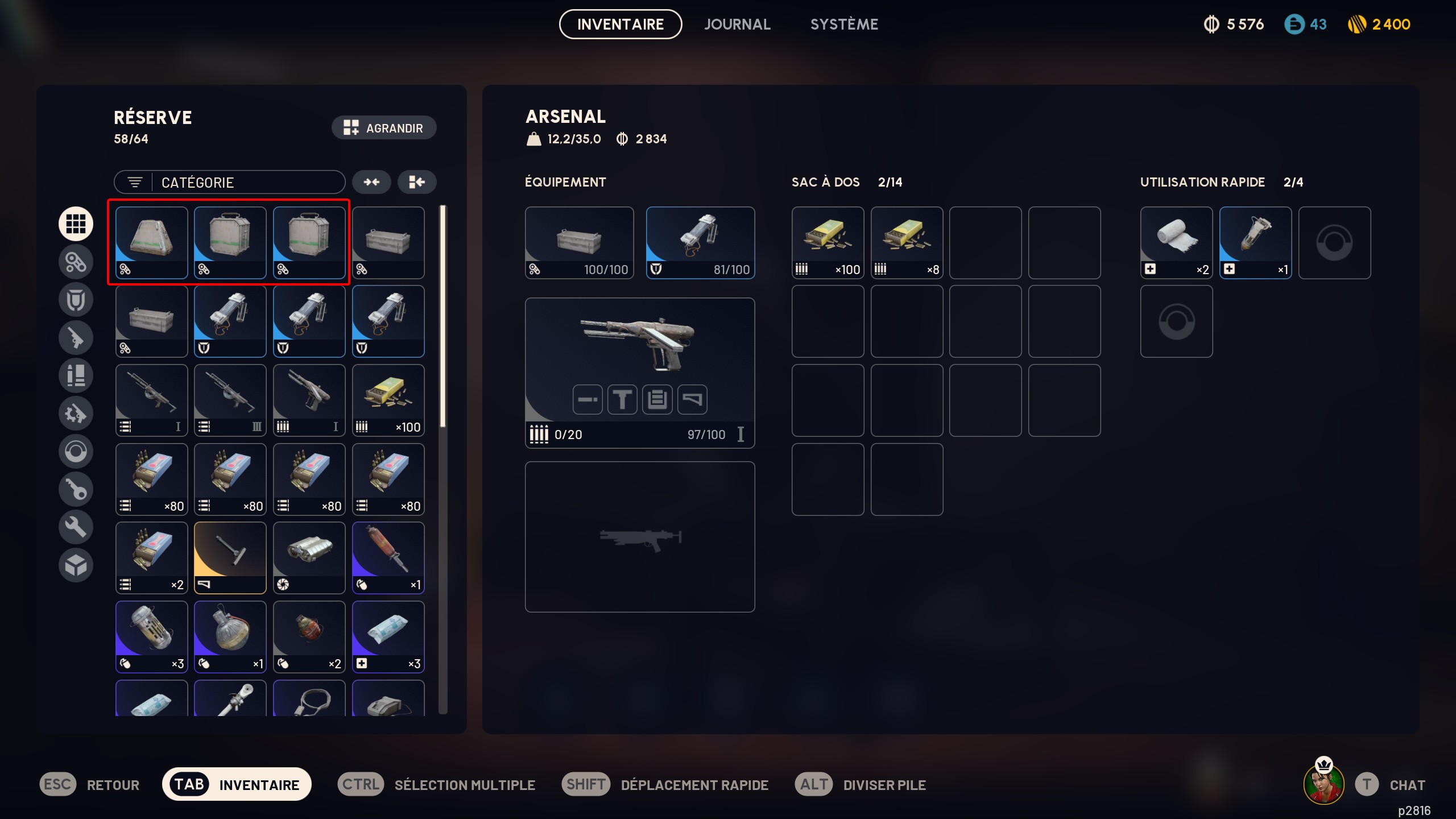
Task: Open the SYSTÈME tab
Action: (x=844, y=24)
